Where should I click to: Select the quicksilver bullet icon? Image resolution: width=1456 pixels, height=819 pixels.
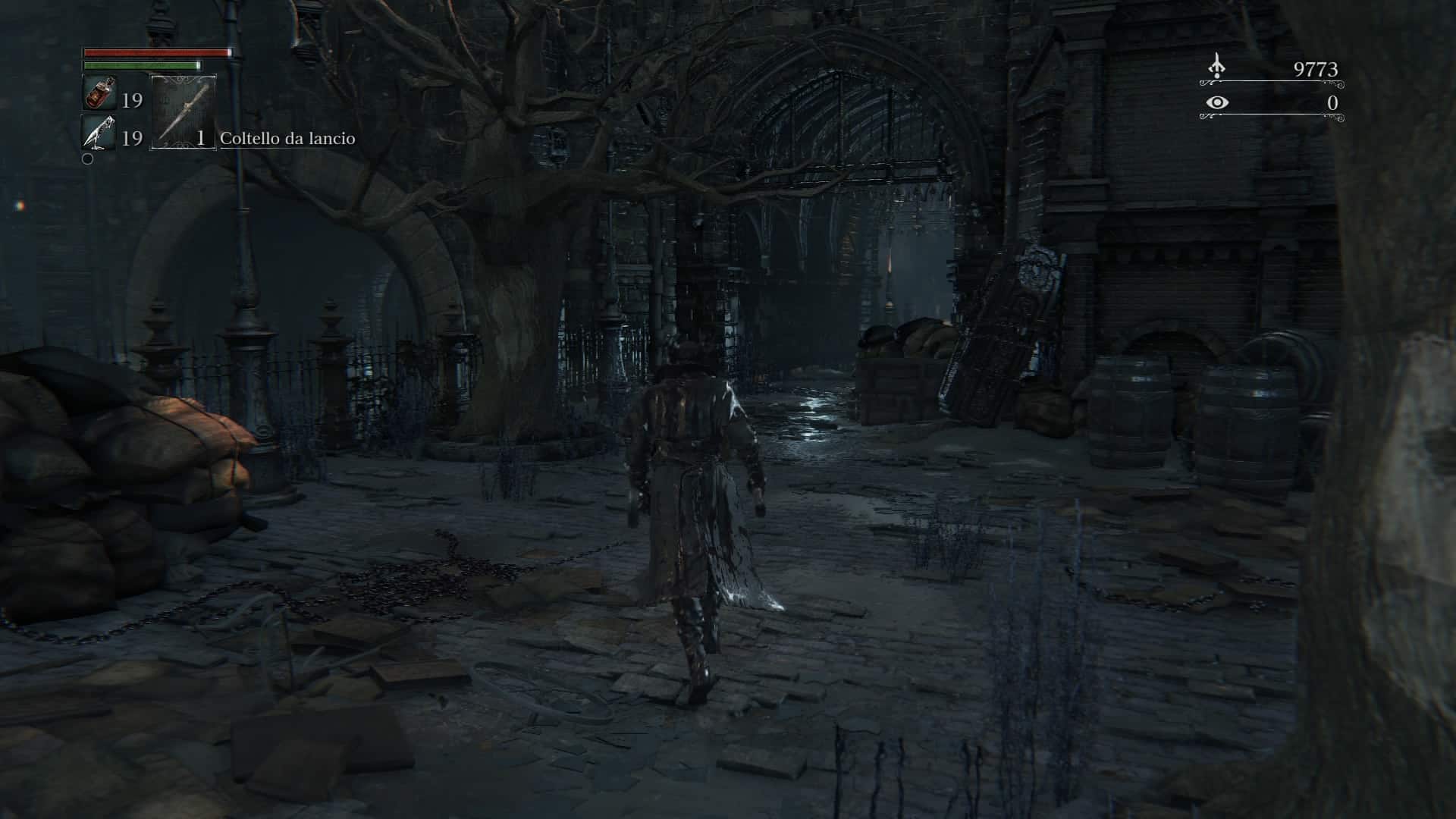click(x=99, y=133)
